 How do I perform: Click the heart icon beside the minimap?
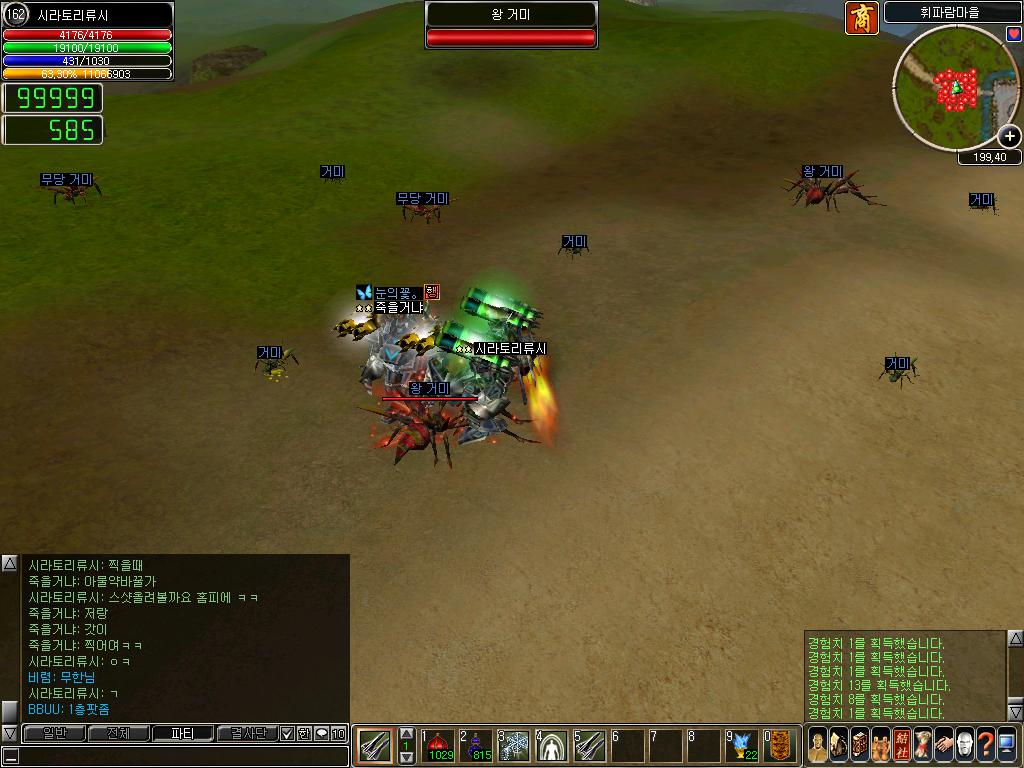[x=1014, y=34]
